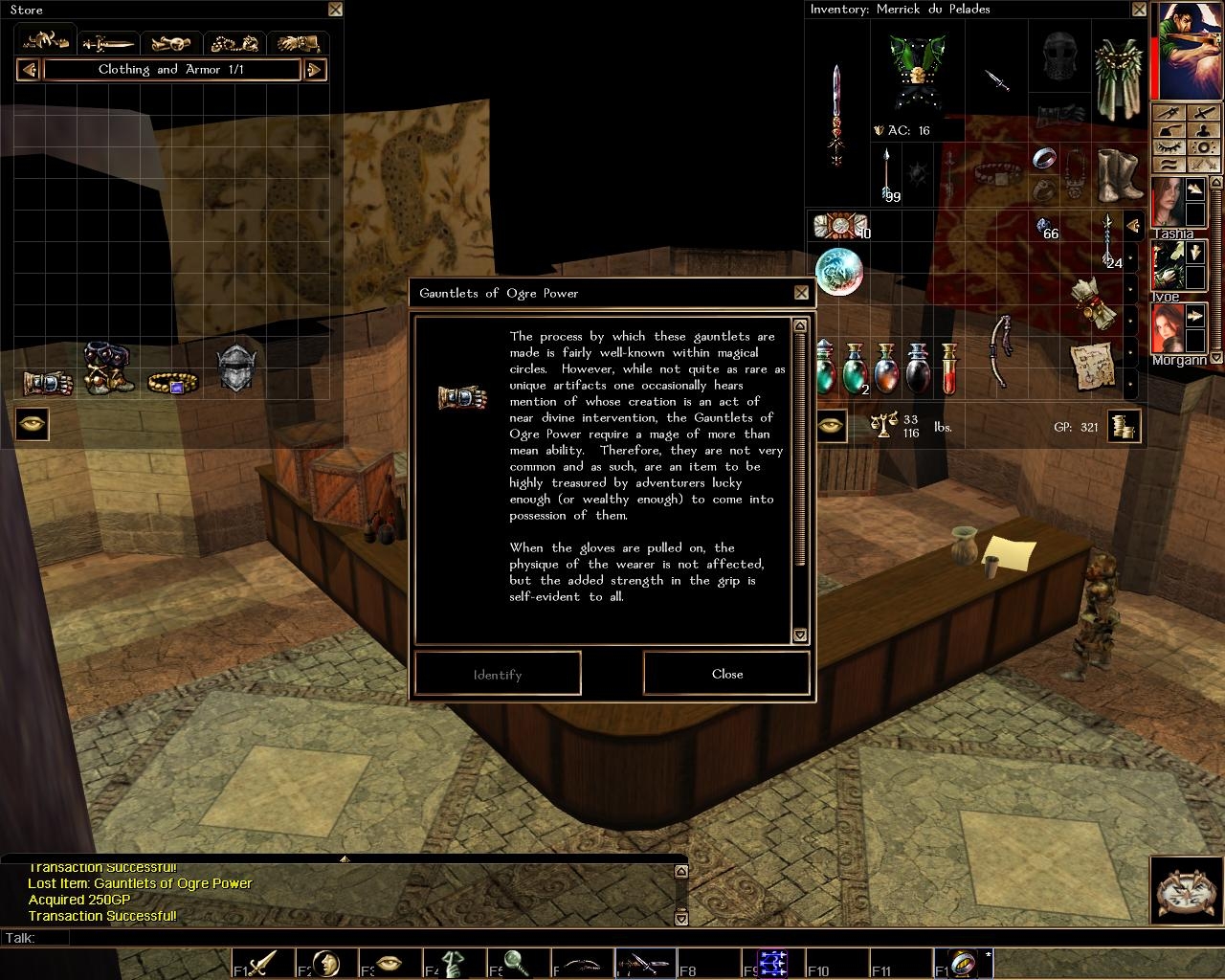This screenshot has height=980, width=1225.
Task: Pick the bow in the inventory grid
Action: click(1001, 349)
